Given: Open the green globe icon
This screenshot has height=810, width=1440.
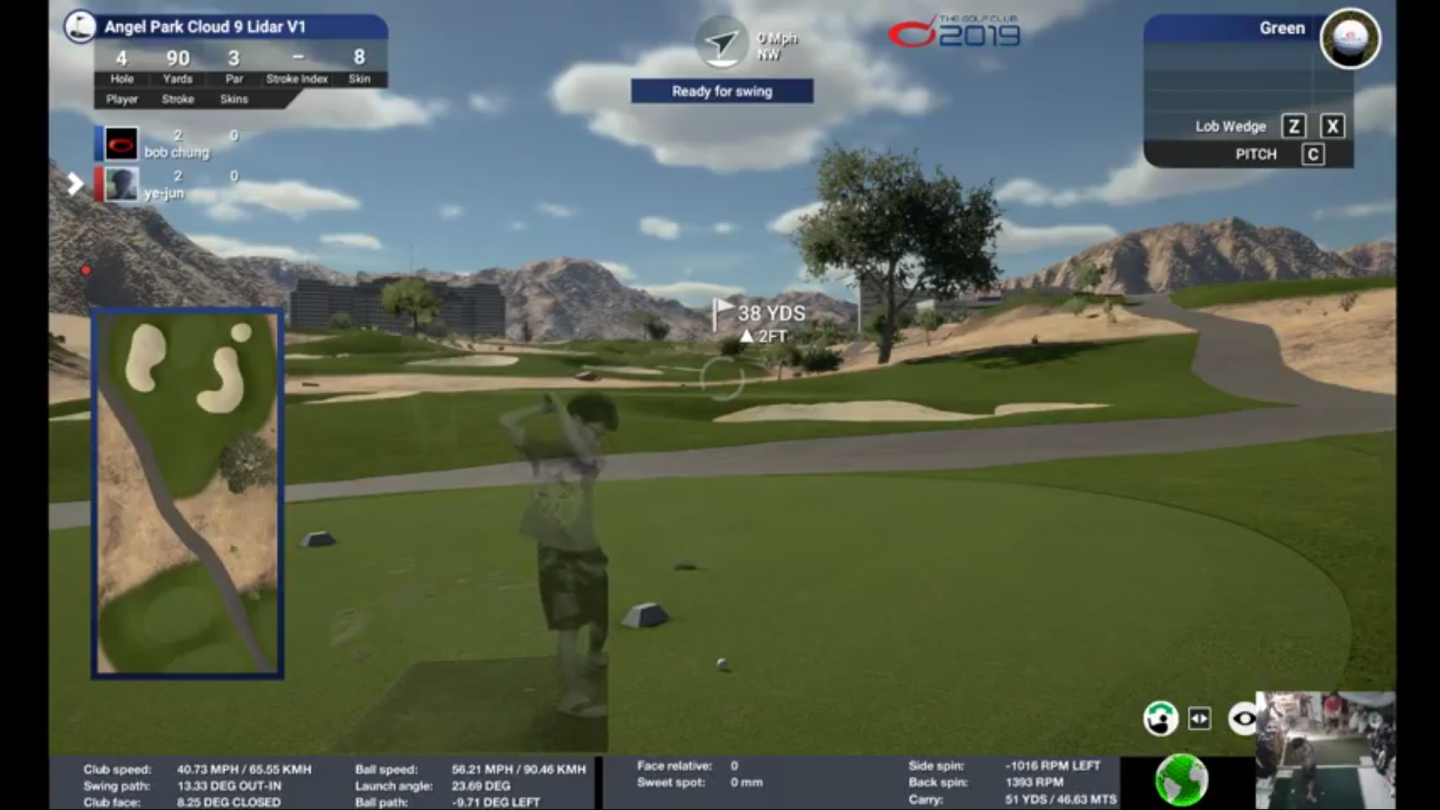Looking at the screenshot, I should click(1181, 780).
